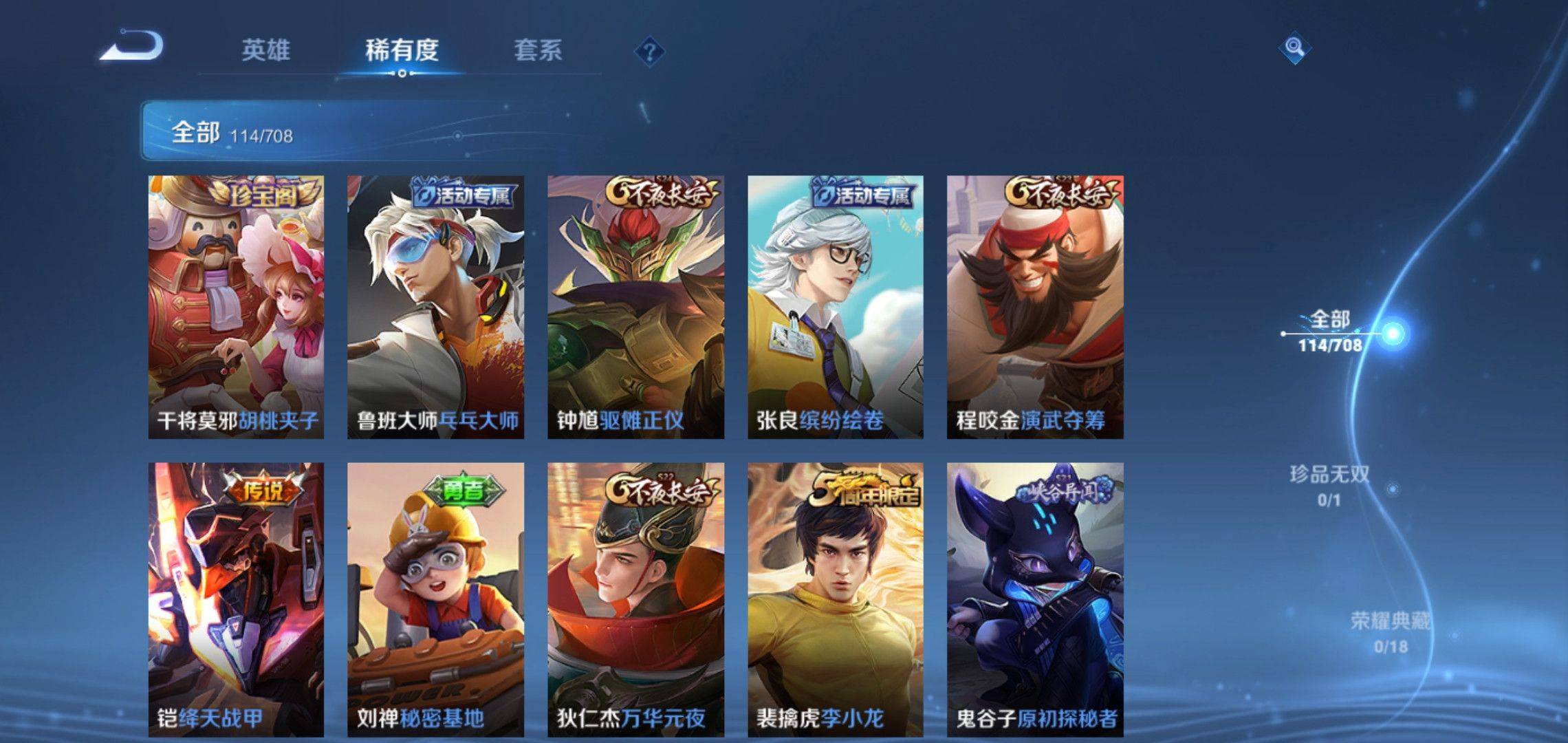The image size is (1568, 743).
Task: Click the question mark help icon
Action: 649,52
